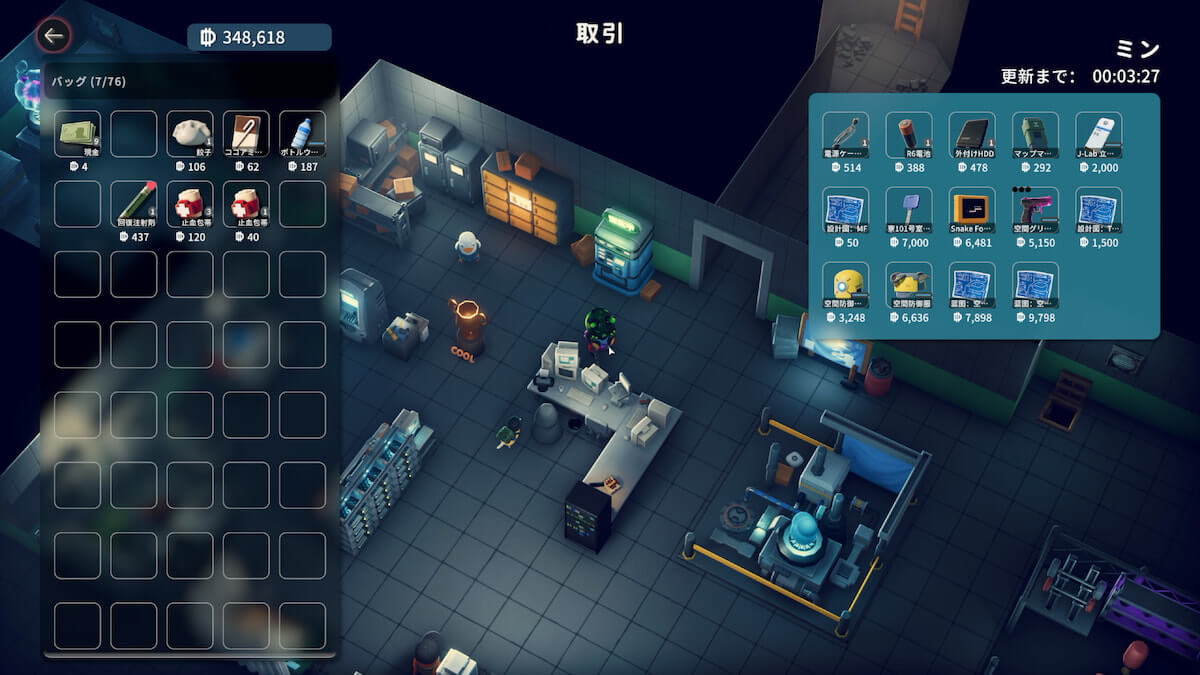Image resolution: width=1200 pixels, height=675 pixels.
Task: Pick the dumpling (餃子) in the bag
Action: 190,134
